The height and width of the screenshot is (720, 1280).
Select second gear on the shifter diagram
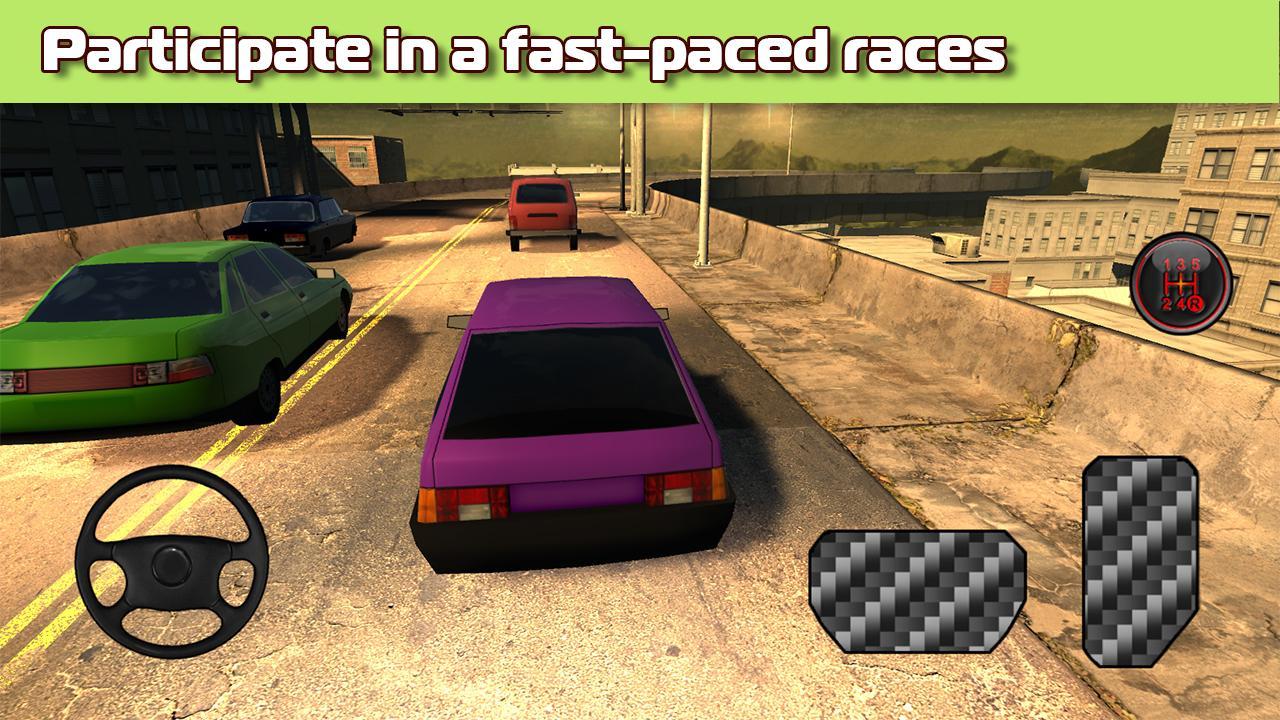[1166, 304]
